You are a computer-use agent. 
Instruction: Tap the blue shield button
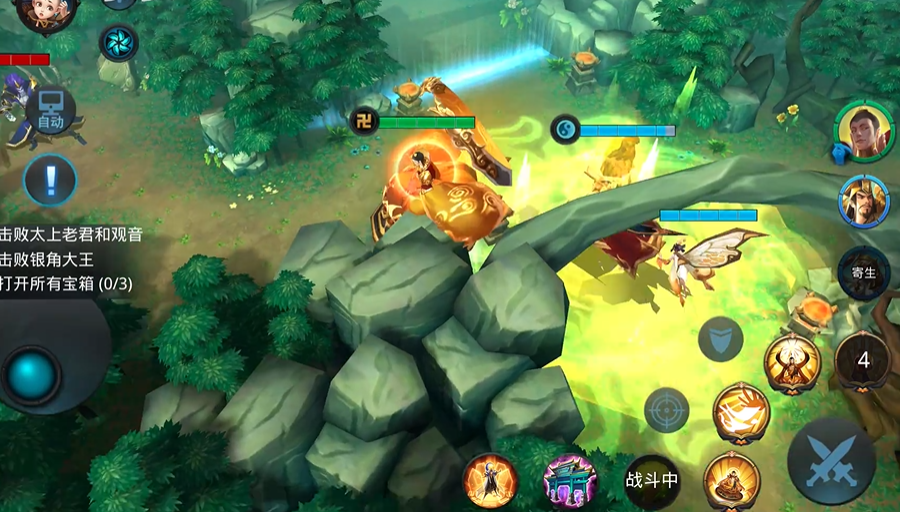point(720,338)
